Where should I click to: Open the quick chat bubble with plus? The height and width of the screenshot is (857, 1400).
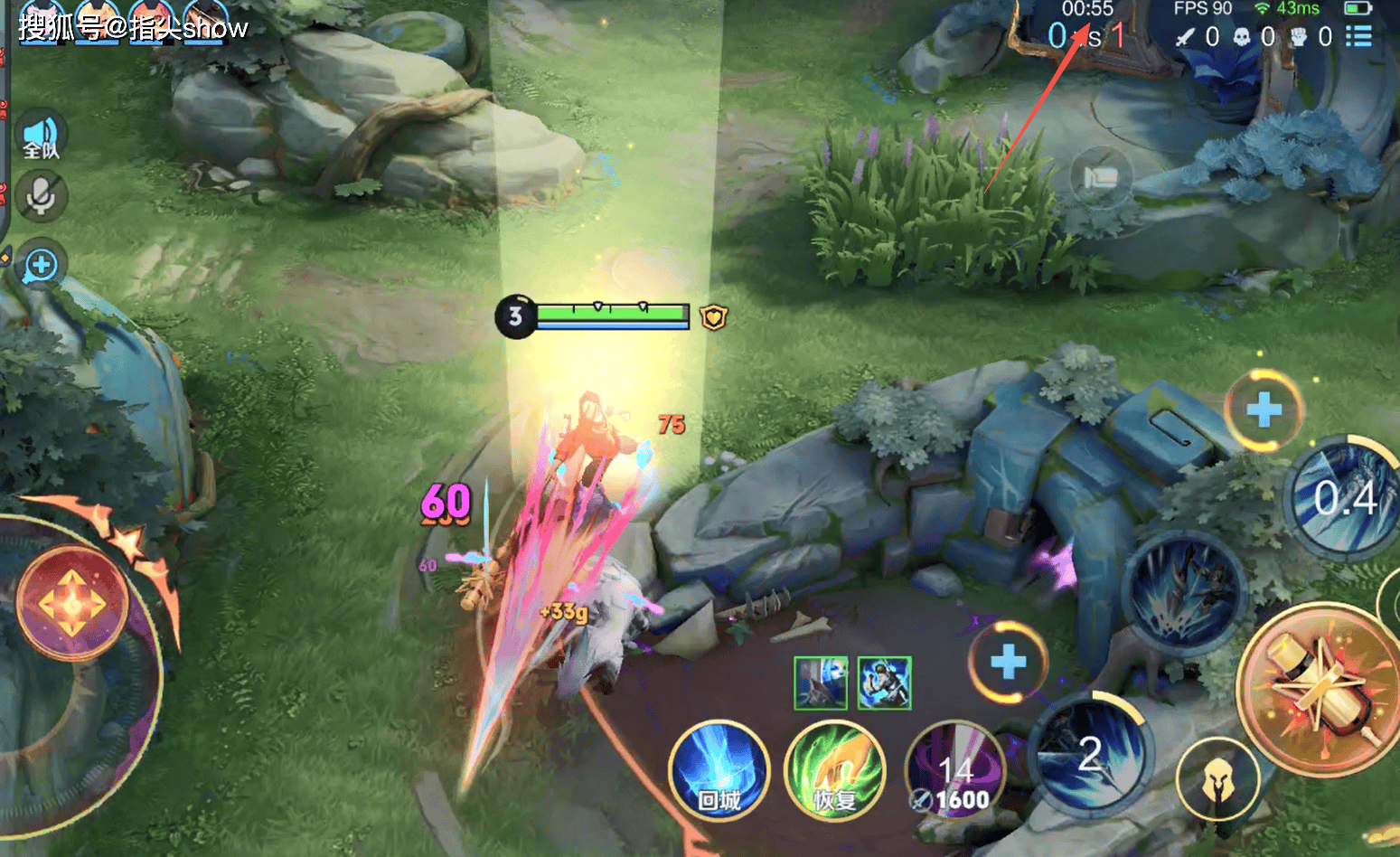pyautogui.click(x=41, y=266)
